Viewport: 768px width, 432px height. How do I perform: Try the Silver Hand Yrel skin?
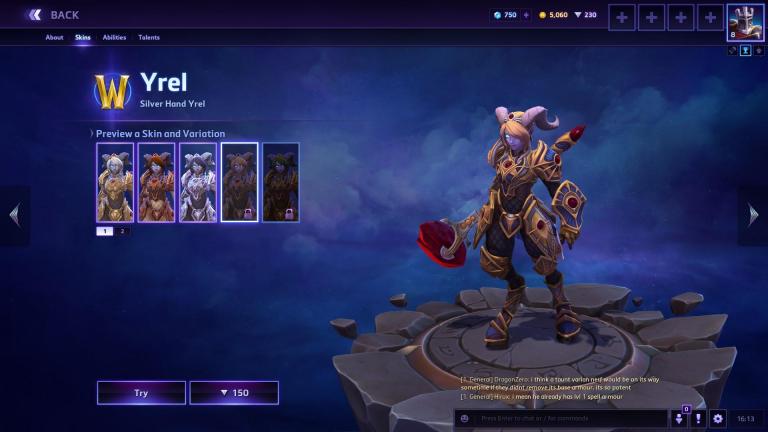[x=141, y=393]
